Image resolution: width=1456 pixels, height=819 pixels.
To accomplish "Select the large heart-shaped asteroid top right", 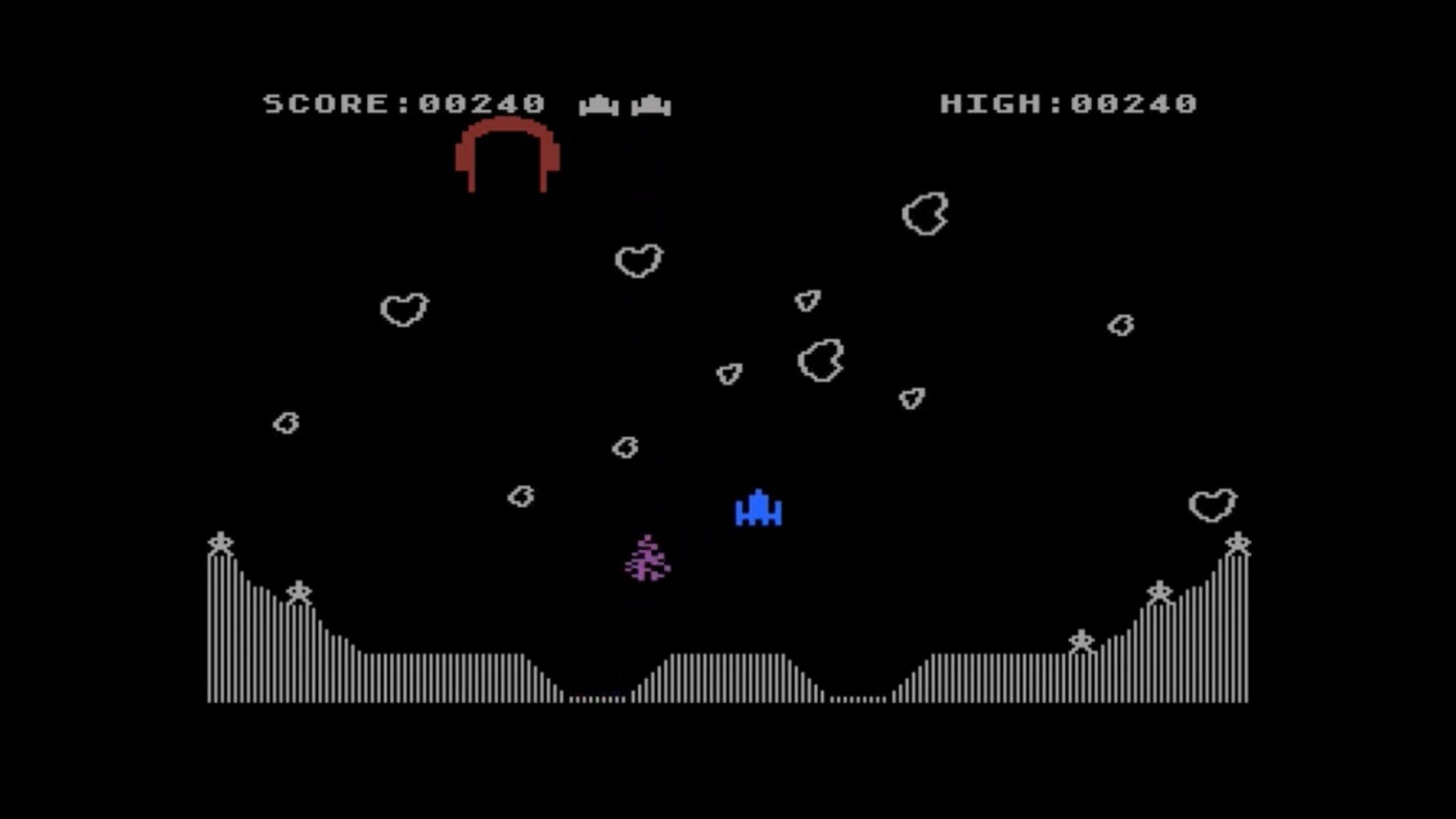I will coord(926,214).
